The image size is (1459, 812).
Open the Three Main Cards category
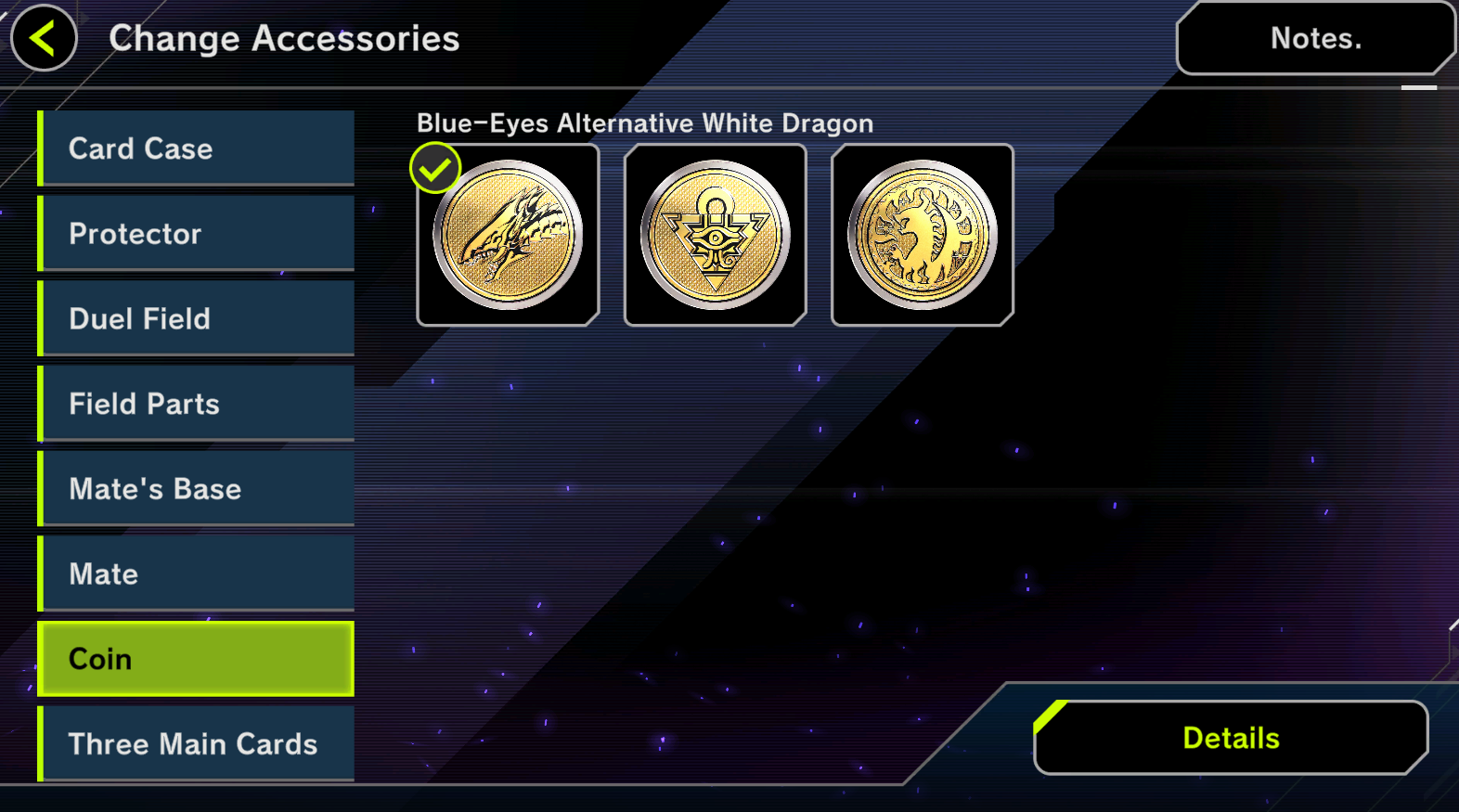tap(197, 743)
